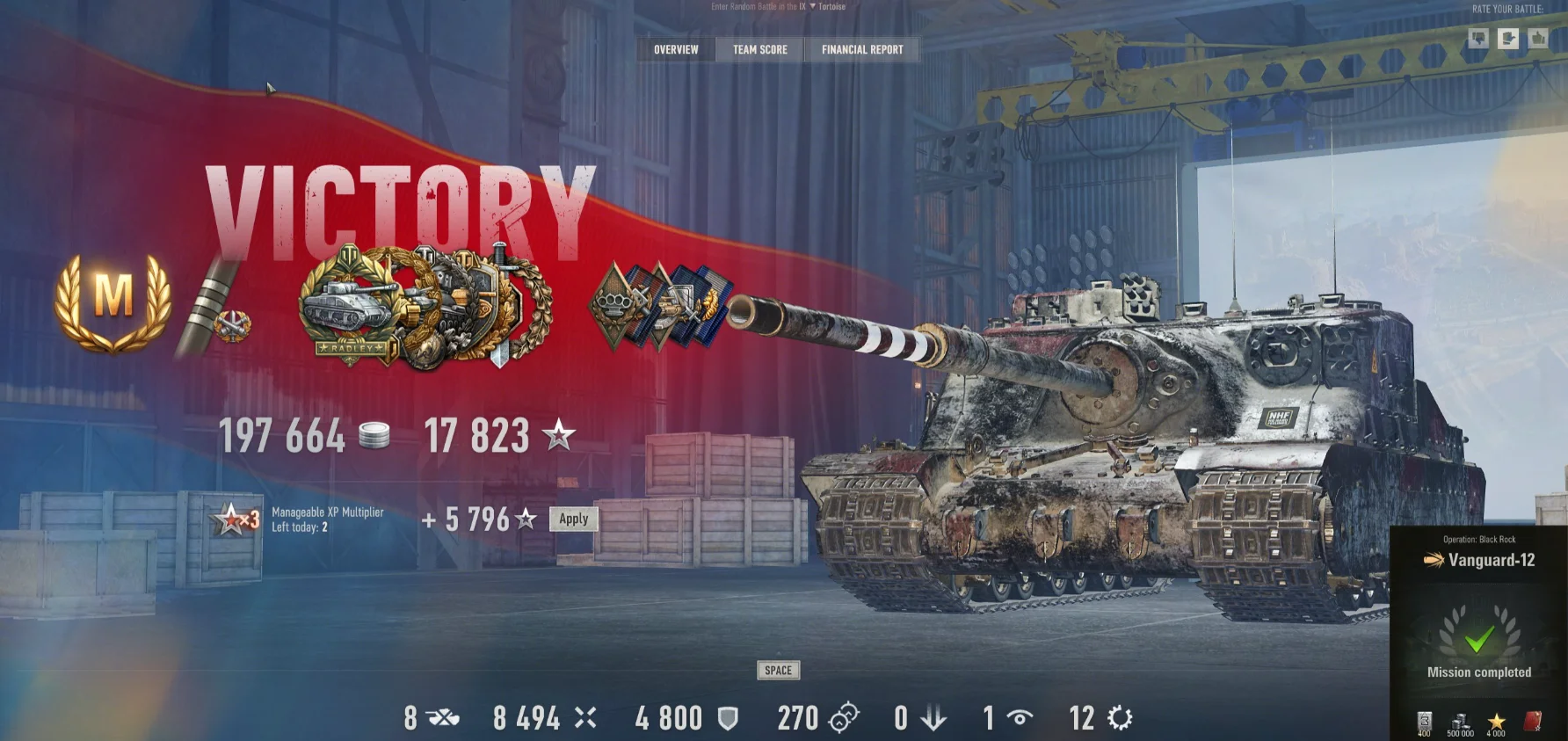1568x741 pixels.
Task: Apply the Manageable XP Multiplier
Action: (x=571, y=519)
